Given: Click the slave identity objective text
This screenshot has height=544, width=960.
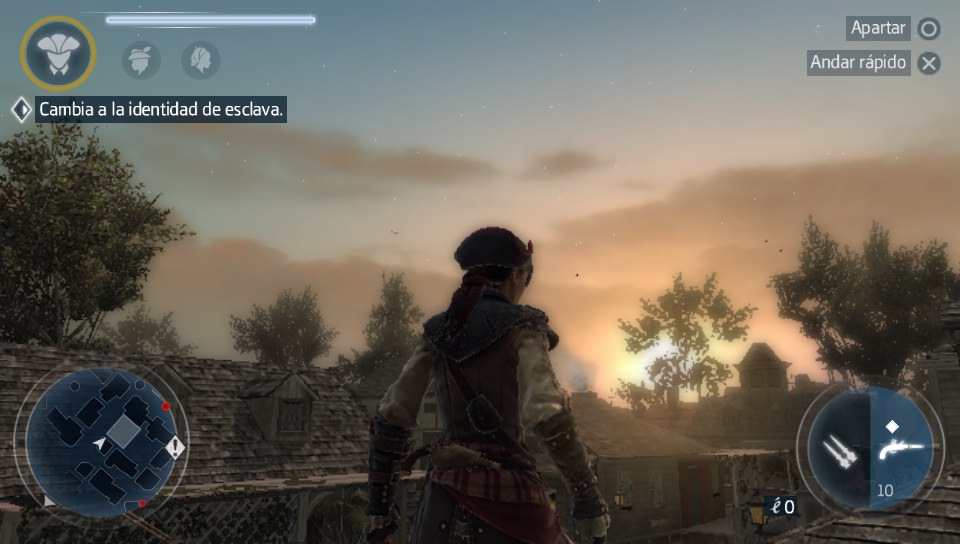Looking at the screenshot, I should coord(162,110).
